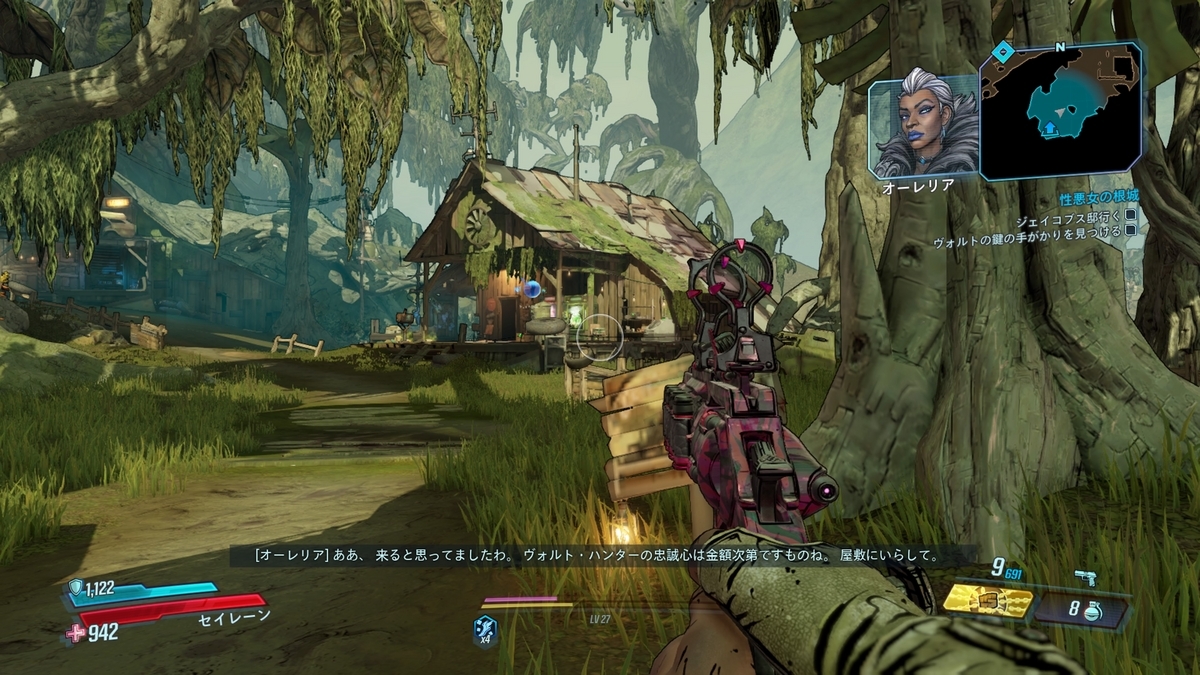
Task: Select the red health cross icon
Action: coord(75,632)
